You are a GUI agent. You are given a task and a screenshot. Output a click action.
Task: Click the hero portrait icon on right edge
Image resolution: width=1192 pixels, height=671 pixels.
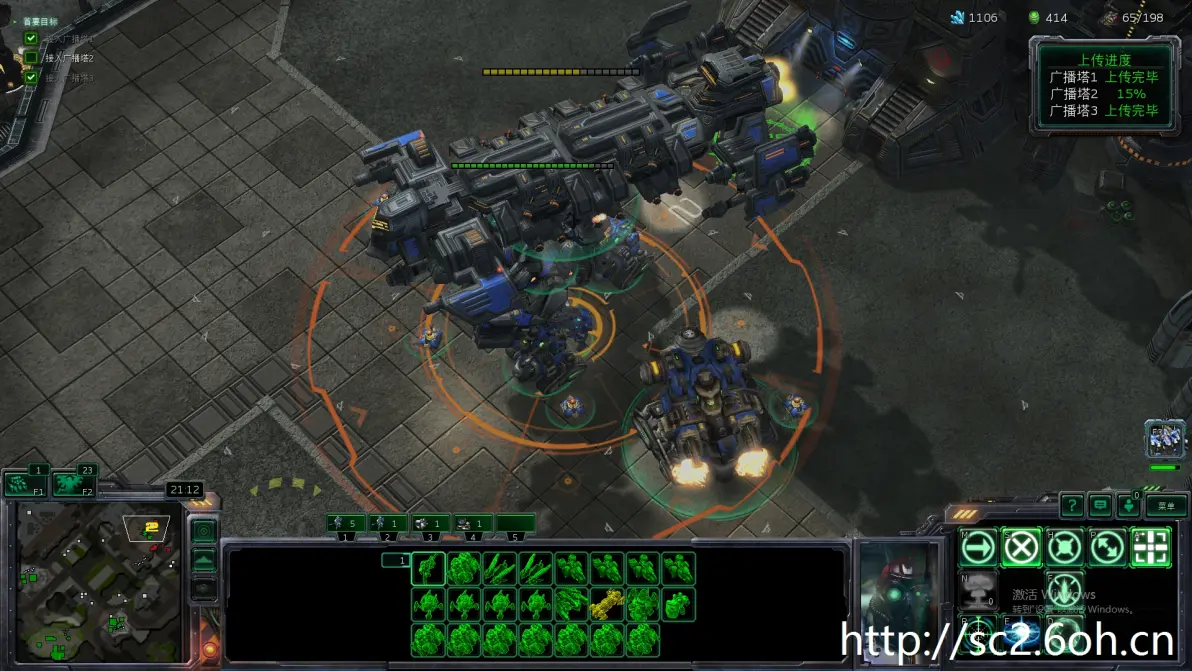tap(1164, 440)
